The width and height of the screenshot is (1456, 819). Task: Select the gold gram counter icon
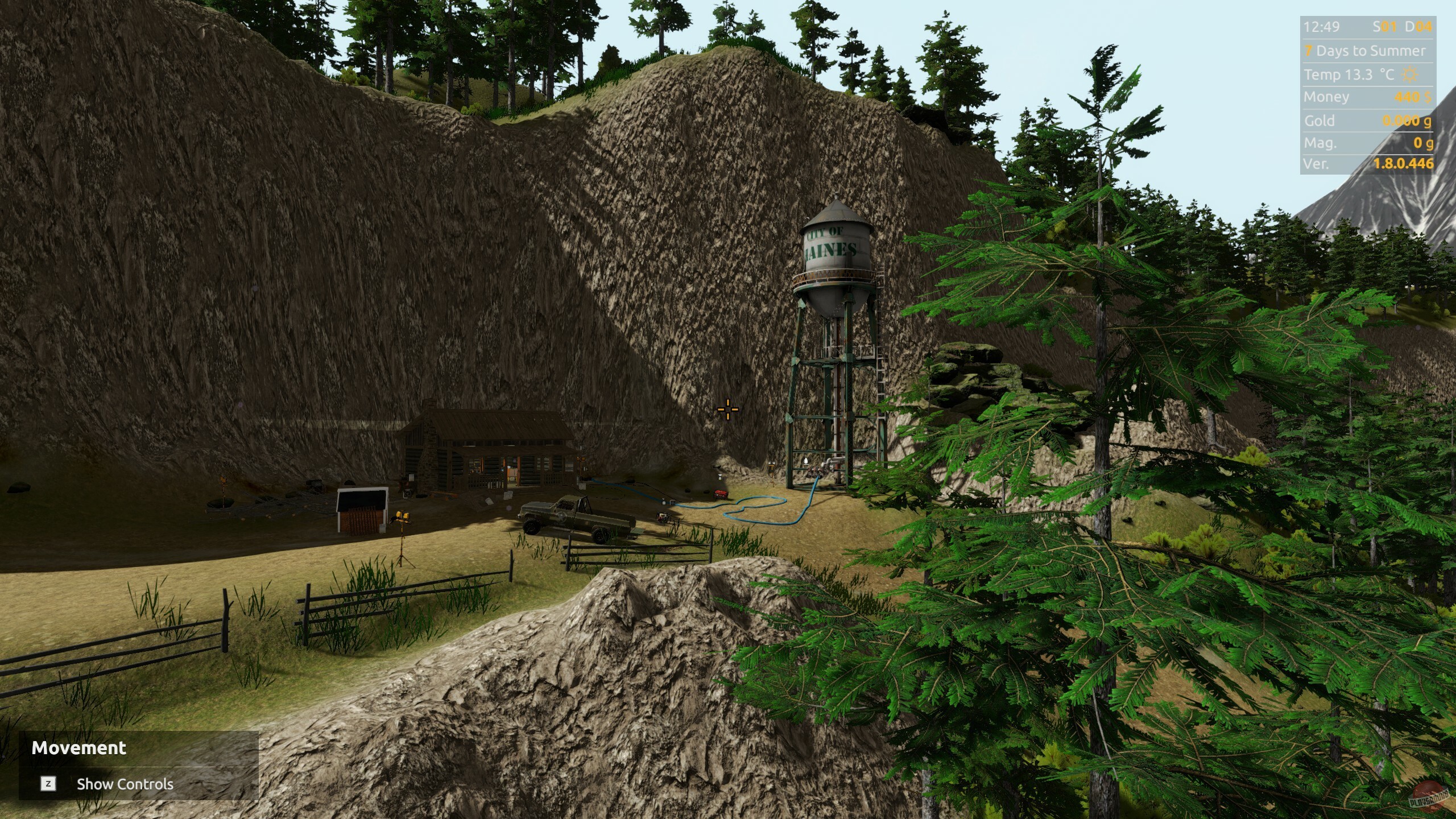click(1428, 122)
